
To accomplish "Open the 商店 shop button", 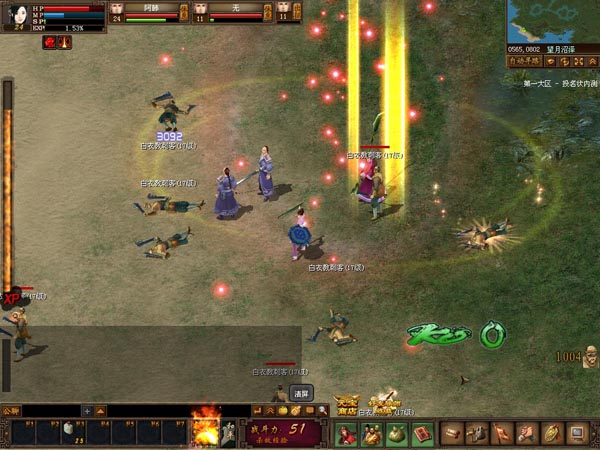I will (x=347, y=403).
